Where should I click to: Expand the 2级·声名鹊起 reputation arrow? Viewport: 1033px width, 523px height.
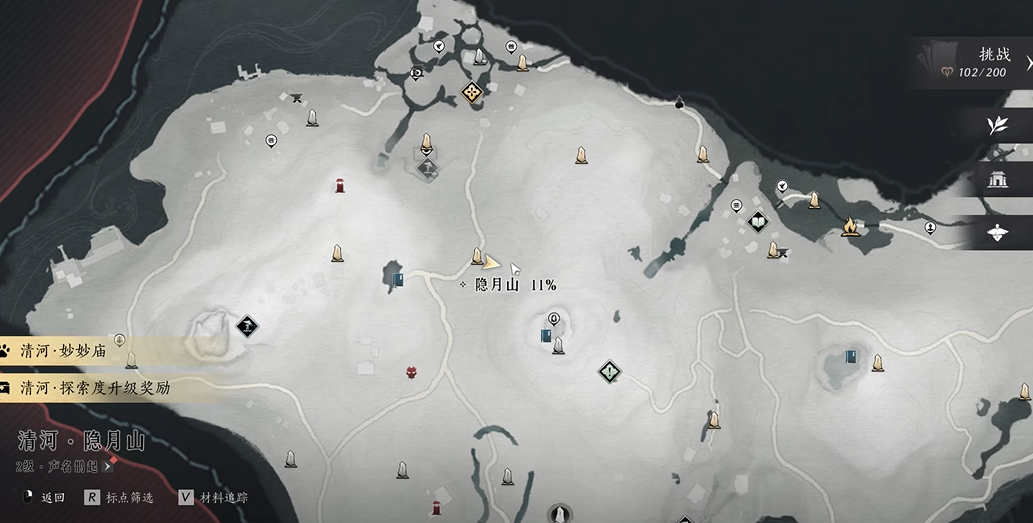point(107,466)
